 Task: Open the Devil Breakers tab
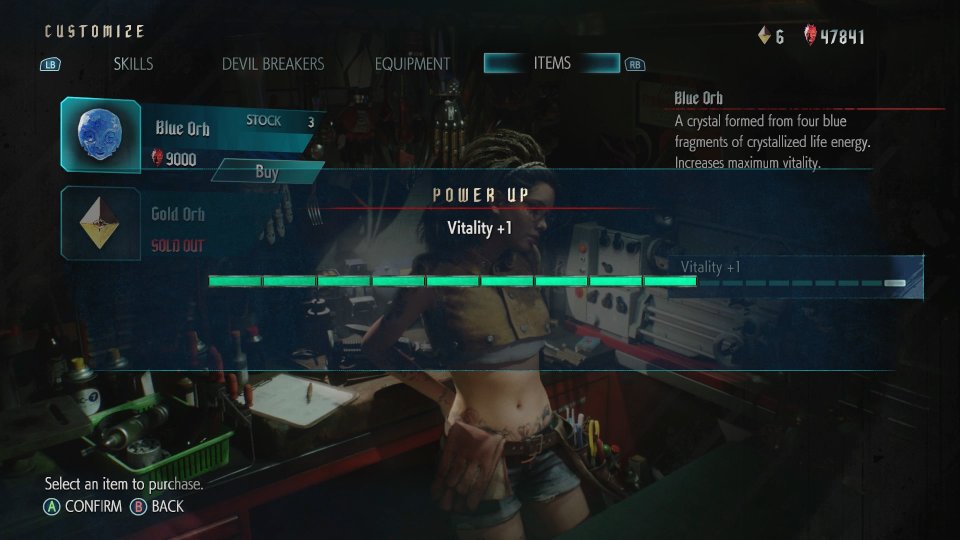(273, 64)
